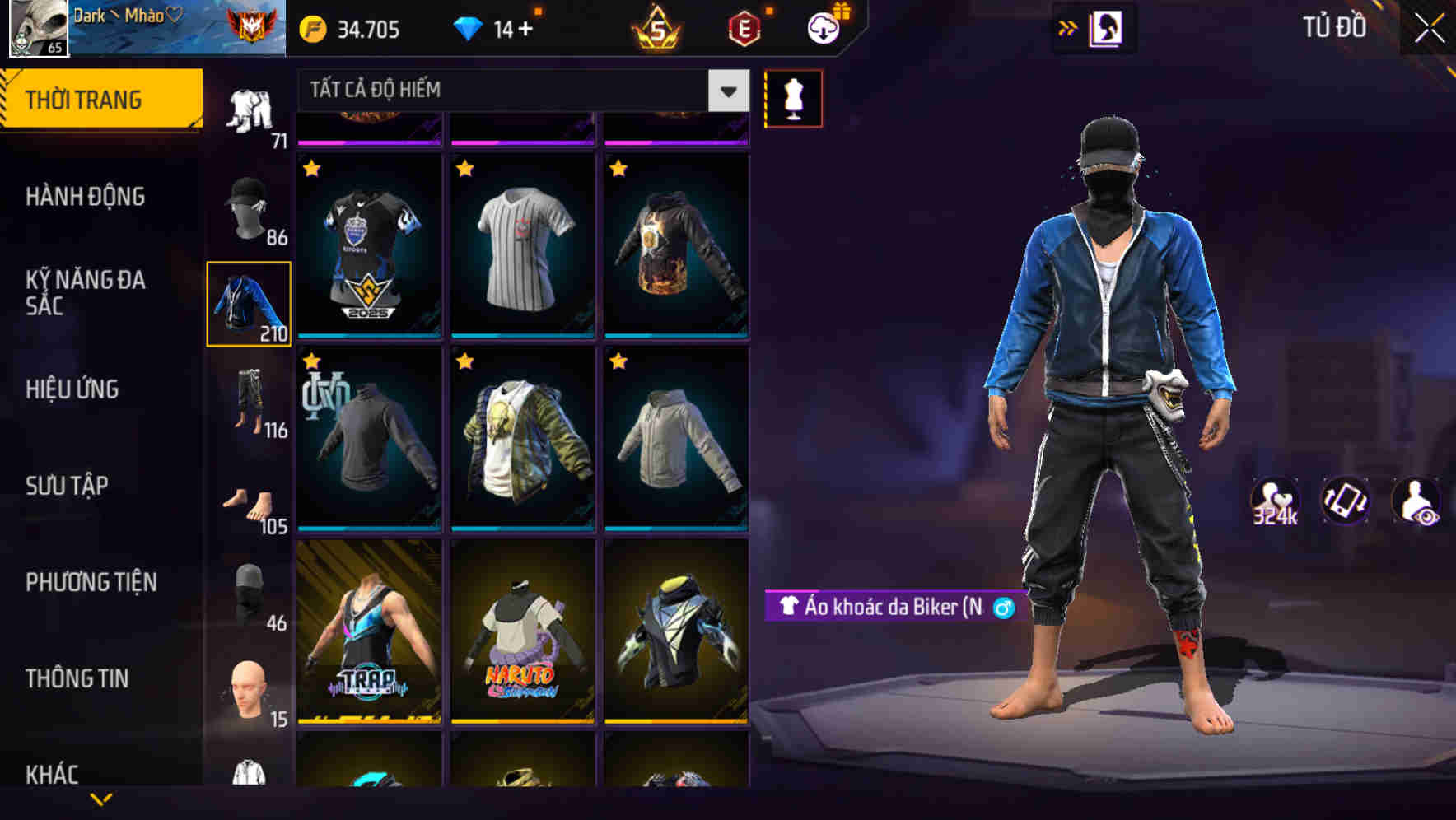The width and height of the screenshot is (1456, 820).
Task: Toggle the favorite star on the 2025 jersey
Action: pyautogui.click(x=312, y=168)
